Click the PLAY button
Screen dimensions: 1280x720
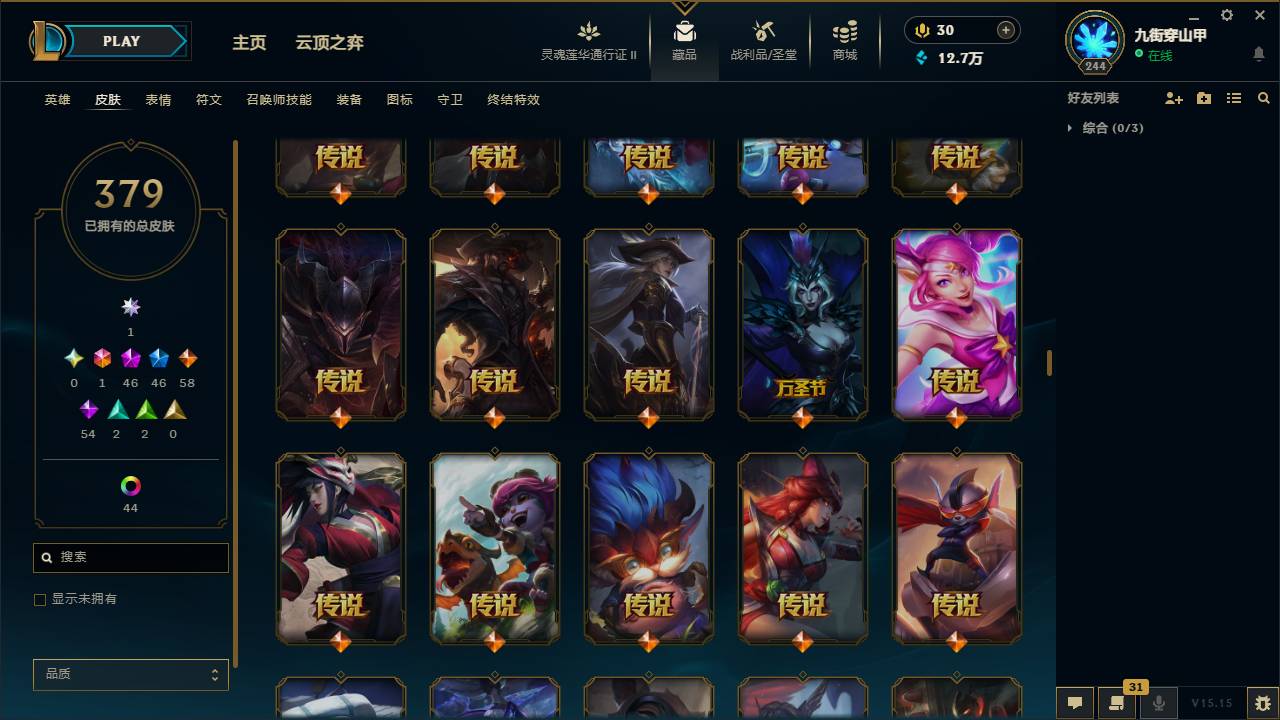pos(120,41)
